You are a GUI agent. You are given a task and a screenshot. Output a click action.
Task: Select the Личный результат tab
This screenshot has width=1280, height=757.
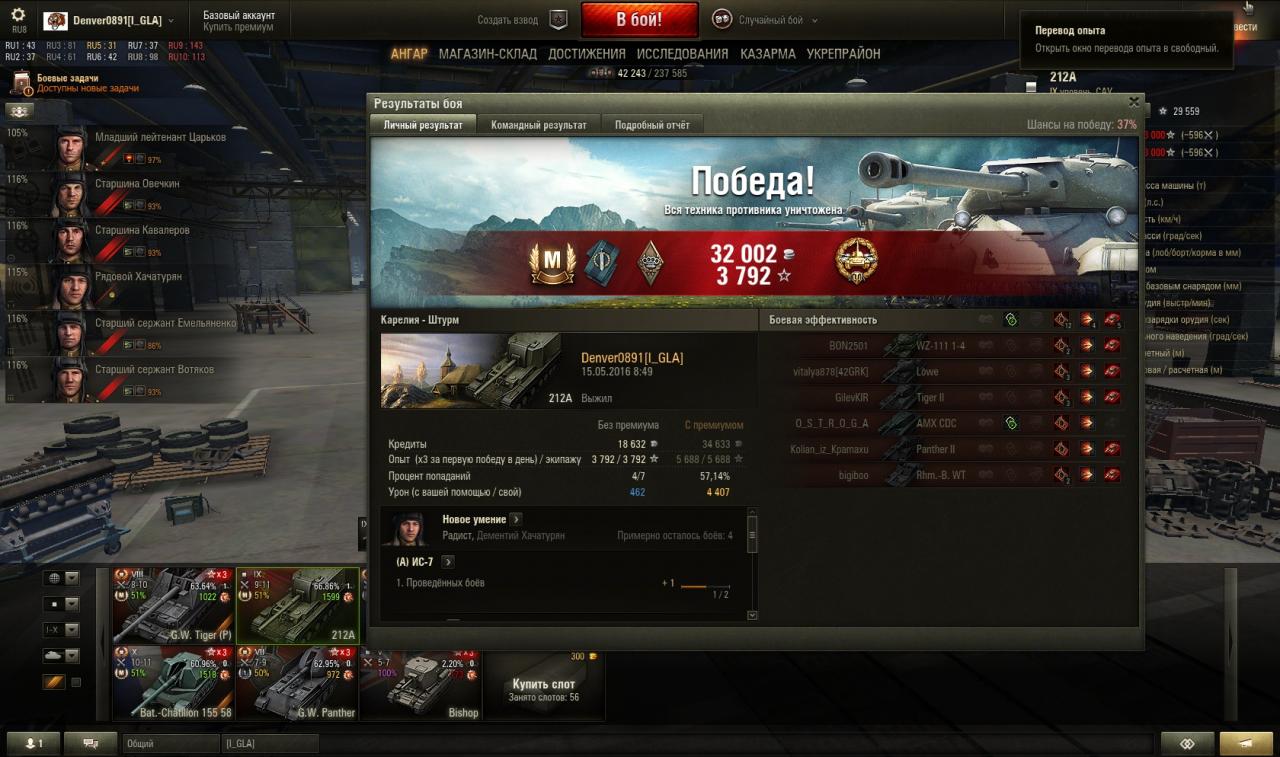click(x=424, y=125)
